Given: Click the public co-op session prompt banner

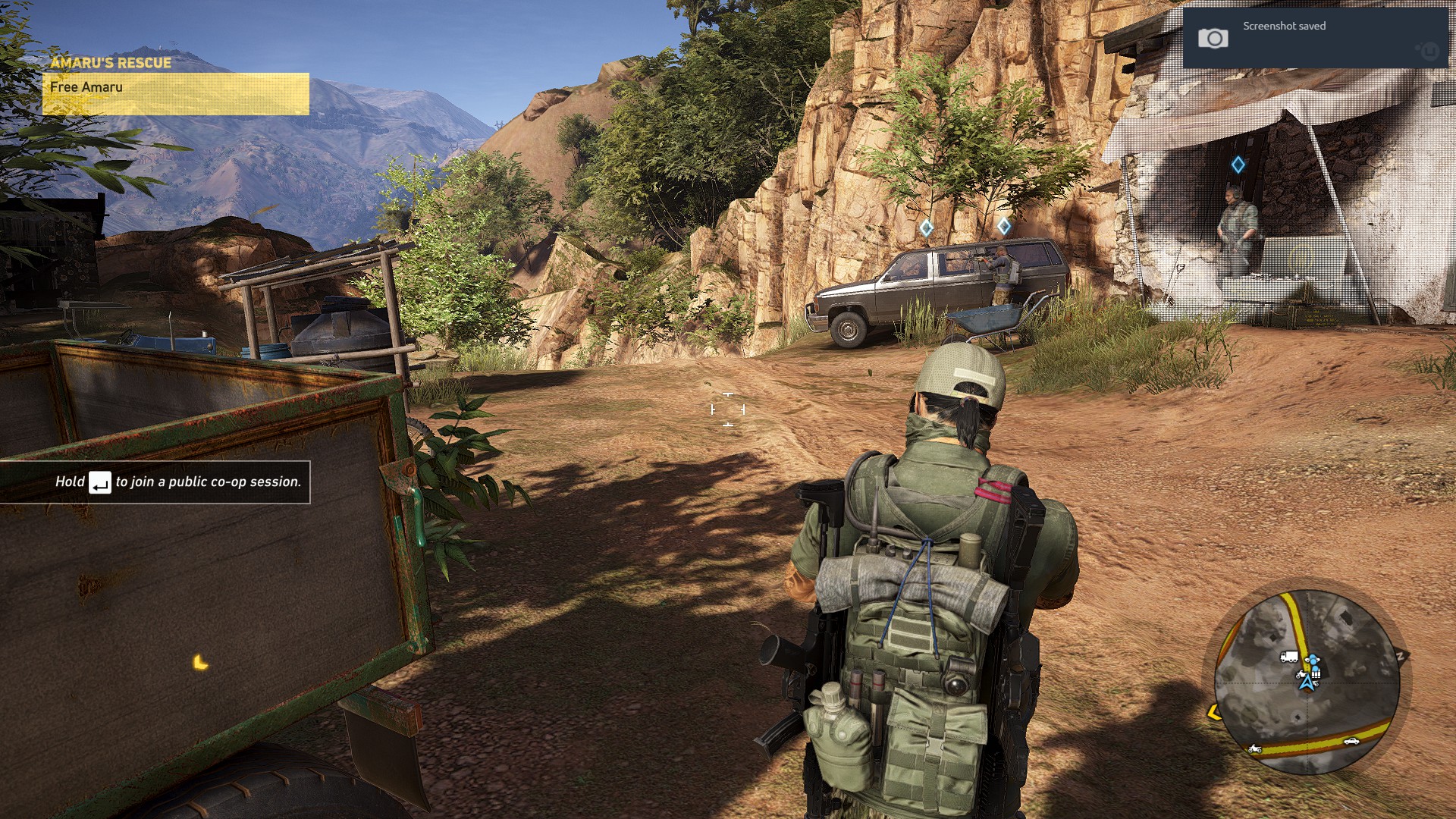Looking at the screenshot, I should [x=155, y=482].
